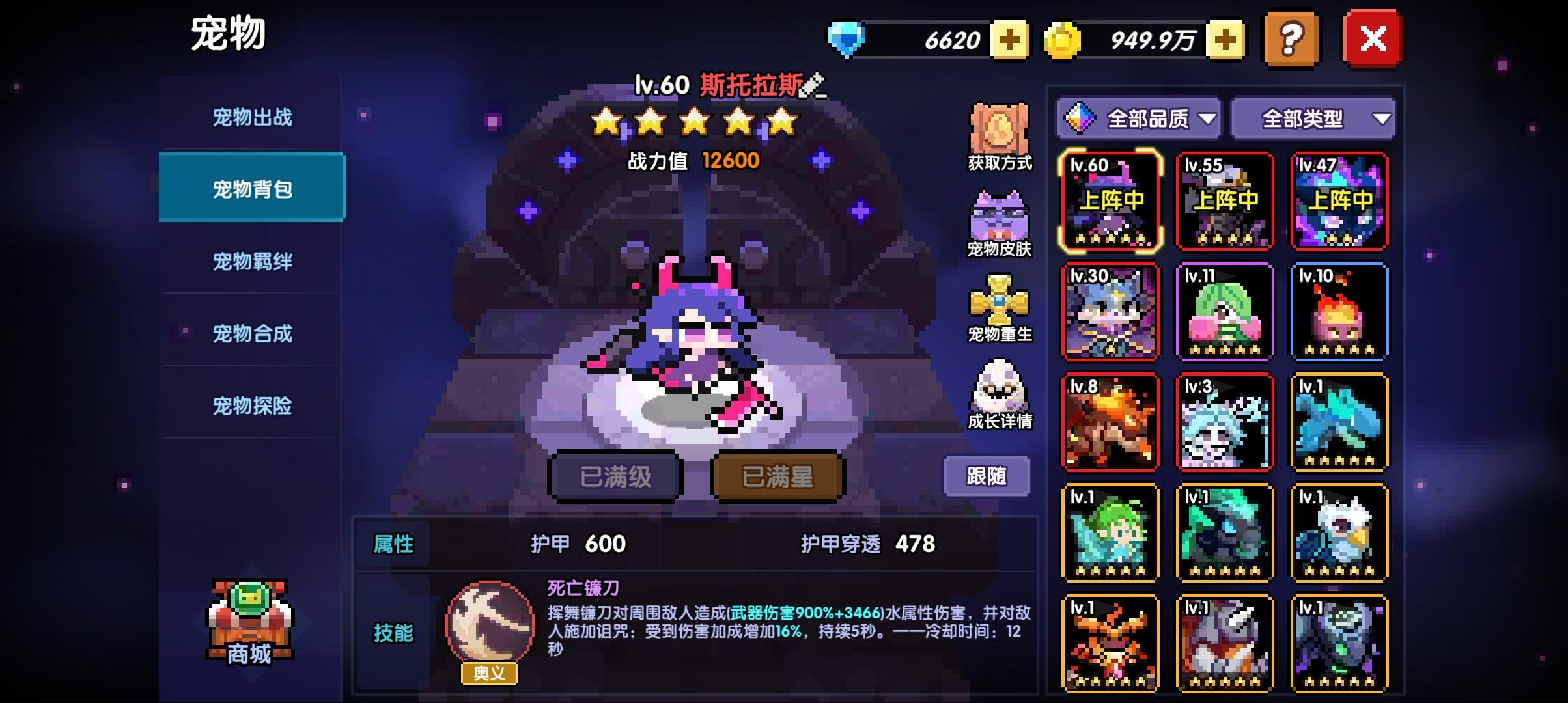Image resolution: width=1568 pixels, height=703 pixels.
Task: Click the 已满星 max star button
Action: click(776, 476)
